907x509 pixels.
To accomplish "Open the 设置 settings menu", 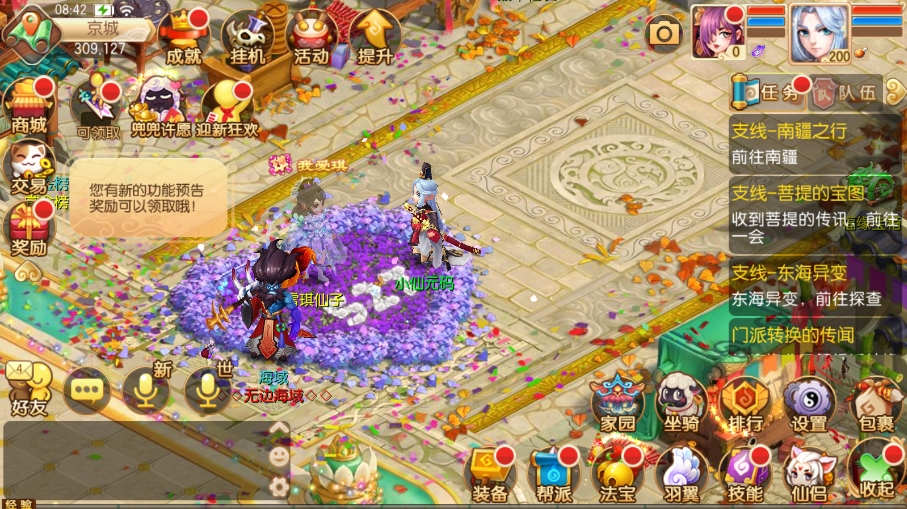I will (x=809, y=403).
